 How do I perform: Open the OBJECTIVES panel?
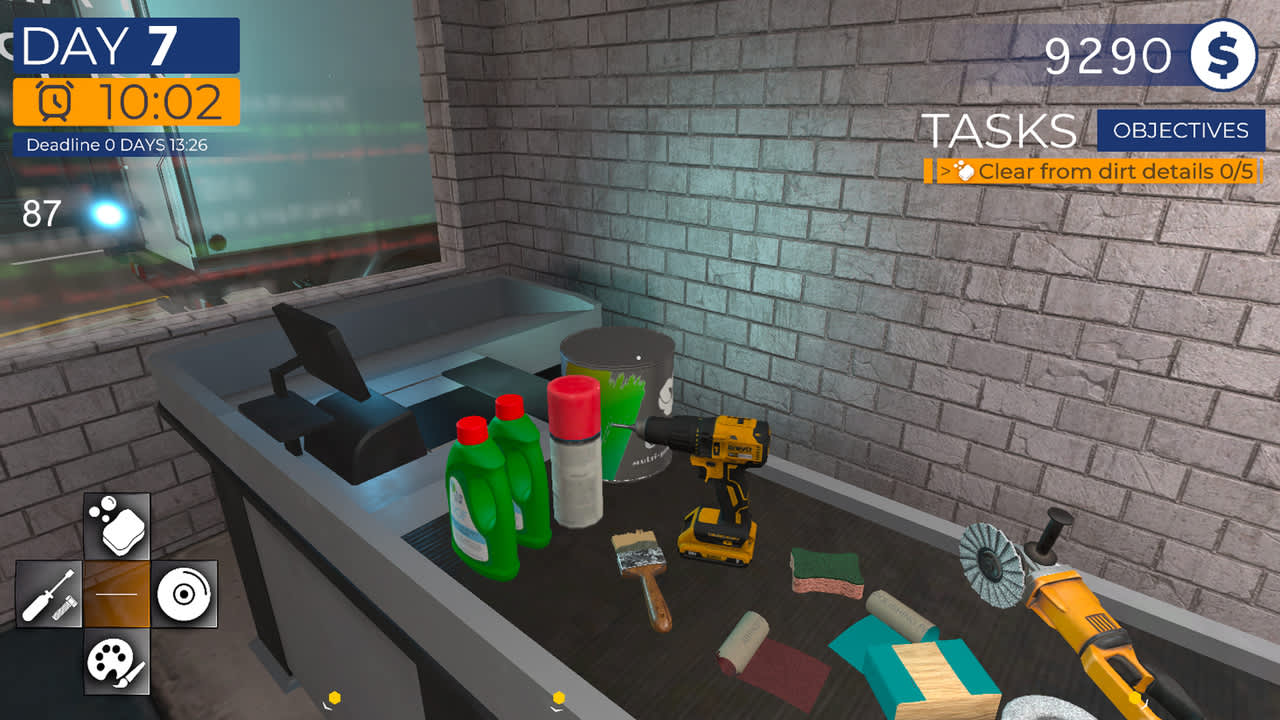coord(1183,130)
